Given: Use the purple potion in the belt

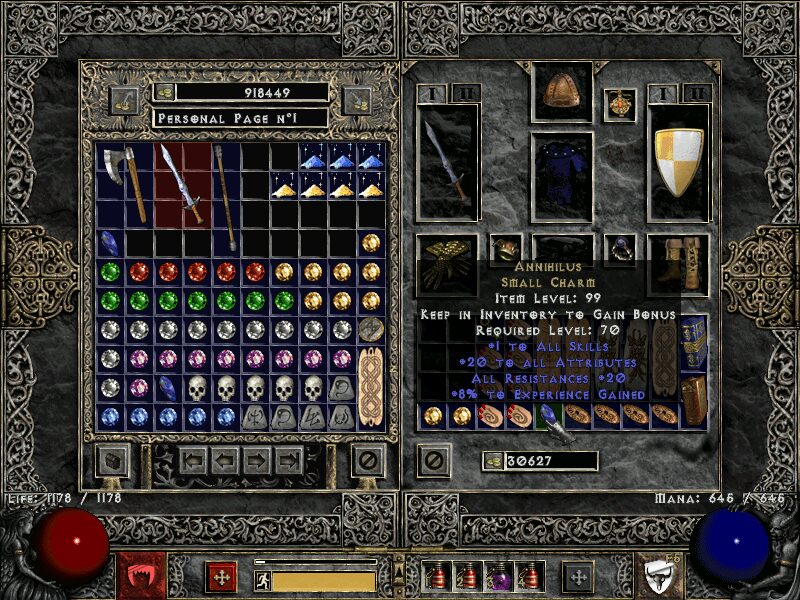Looking at the screenshot, I should (x=497, y=577).
